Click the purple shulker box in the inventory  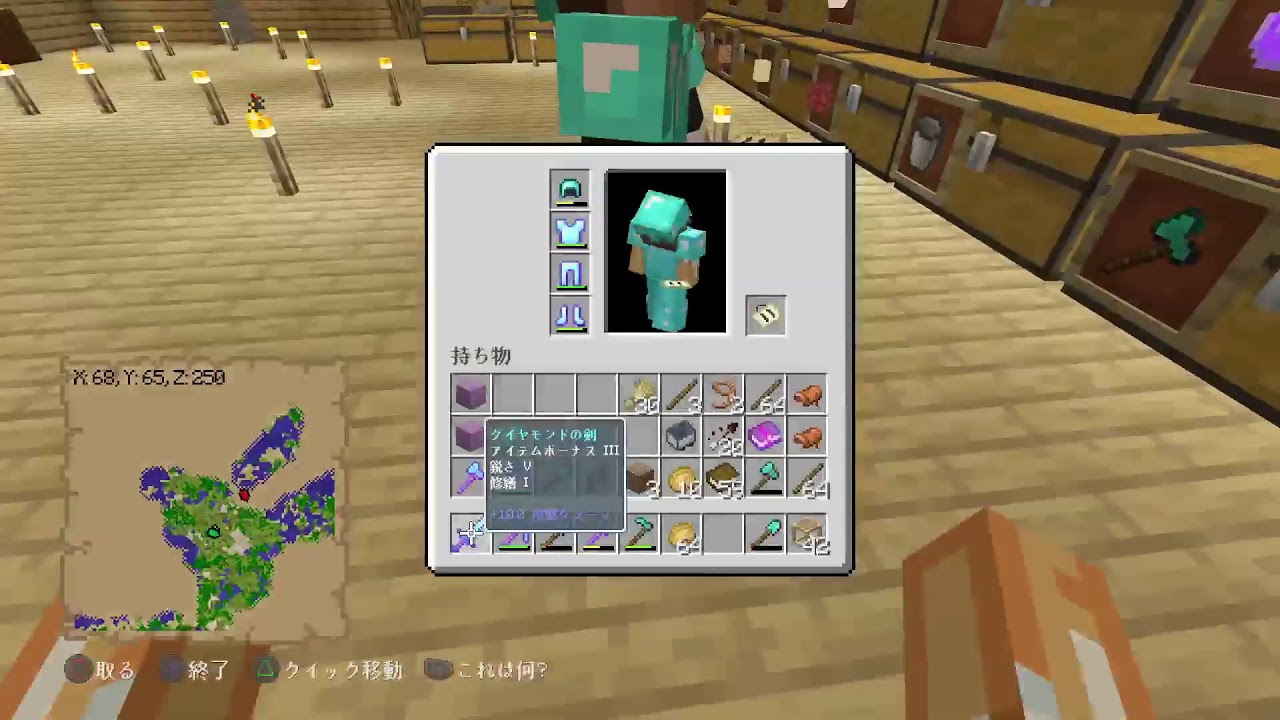coord(470,394)
